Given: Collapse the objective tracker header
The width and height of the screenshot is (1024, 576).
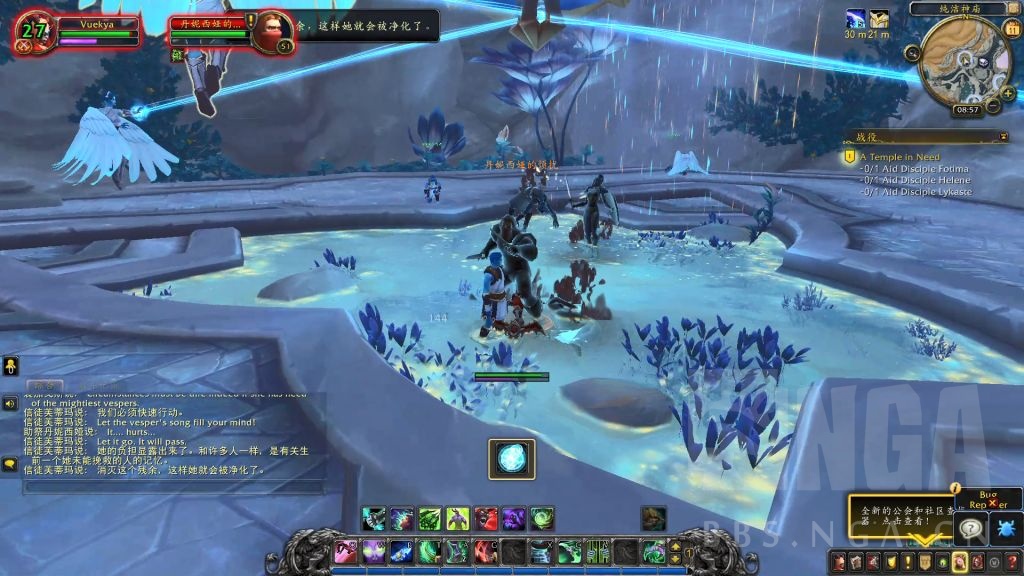Looking at the screenshot, I should point(1003,136).
